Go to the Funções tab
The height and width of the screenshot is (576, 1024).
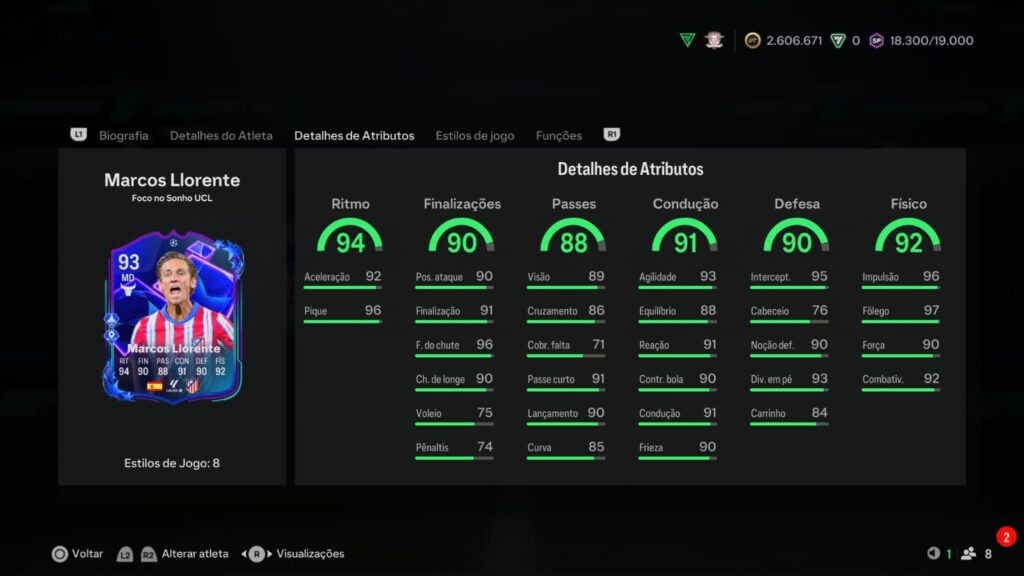559,135
